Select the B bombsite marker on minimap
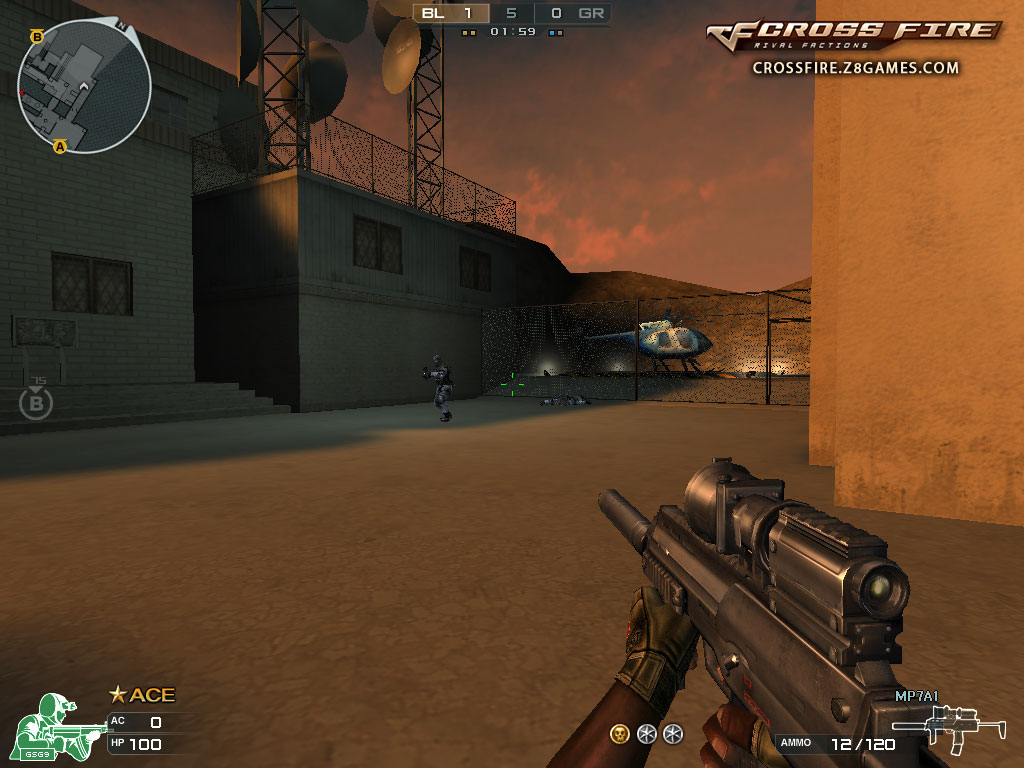Screen dimensions: 1024x768 pyautogui.click(x=37, y=37)
